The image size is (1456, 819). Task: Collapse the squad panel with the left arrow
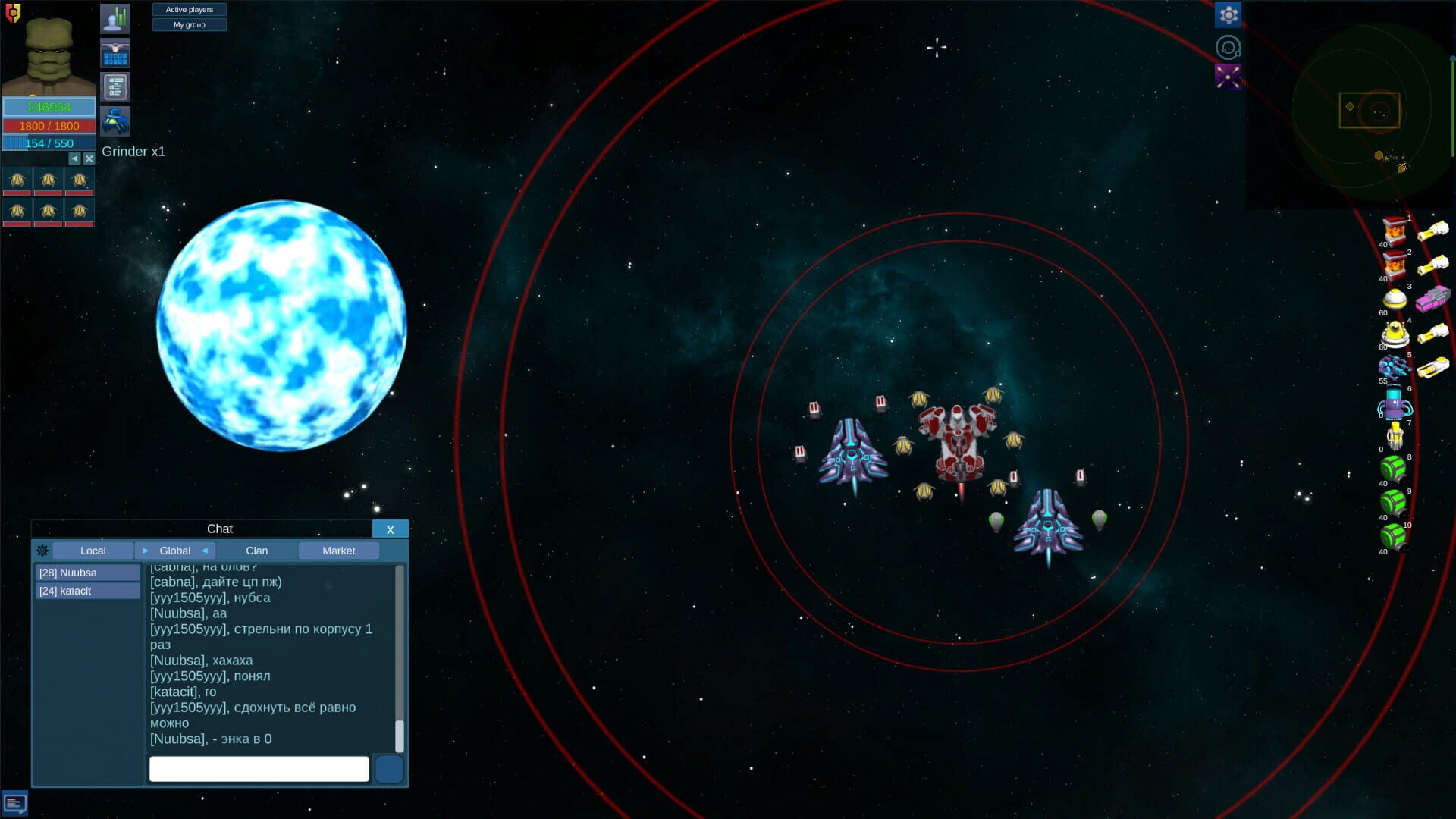[74, 158]
